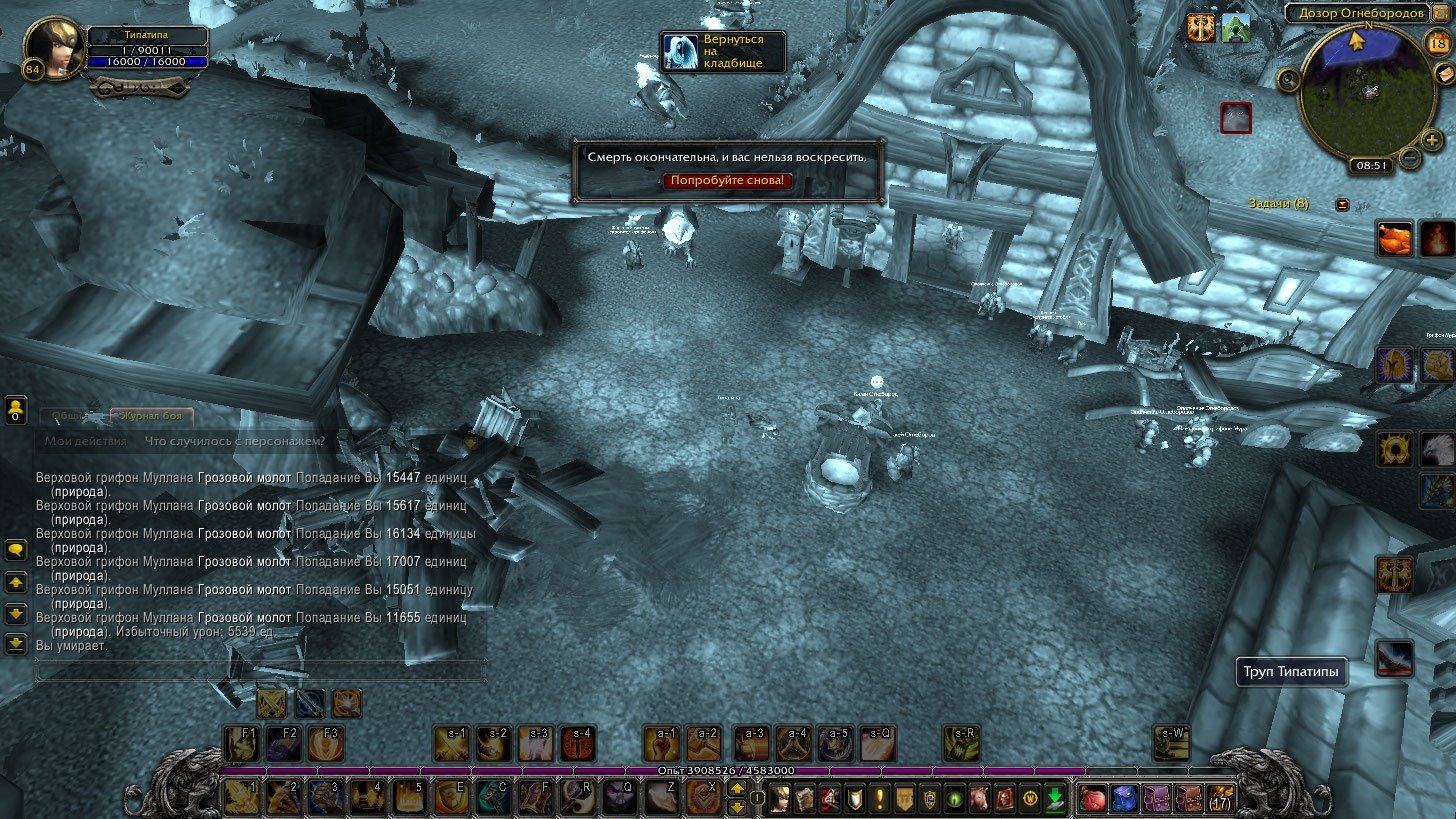Open the backpack bag slot showing (17)
This screenshot has height=819, width=1456.
point(1219,799)
